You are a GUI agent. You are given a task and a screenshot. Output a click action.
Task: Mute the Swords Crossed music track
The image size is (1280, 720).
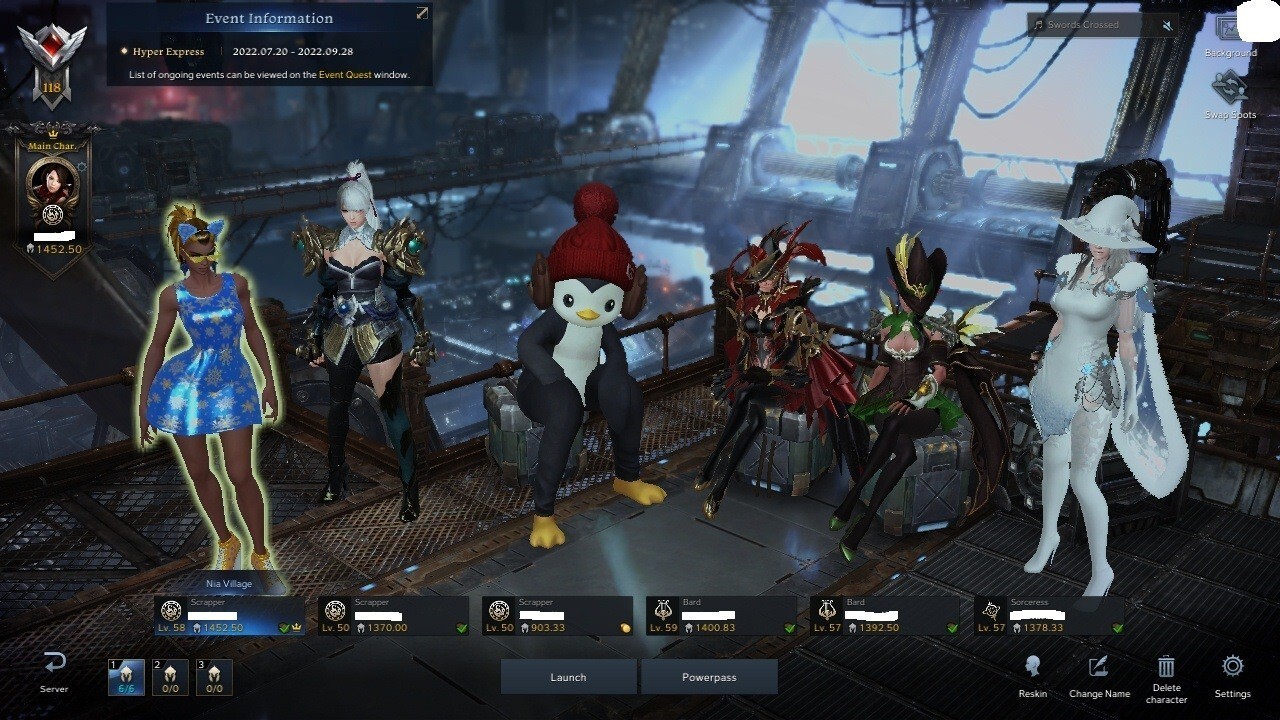(1167, 25)
